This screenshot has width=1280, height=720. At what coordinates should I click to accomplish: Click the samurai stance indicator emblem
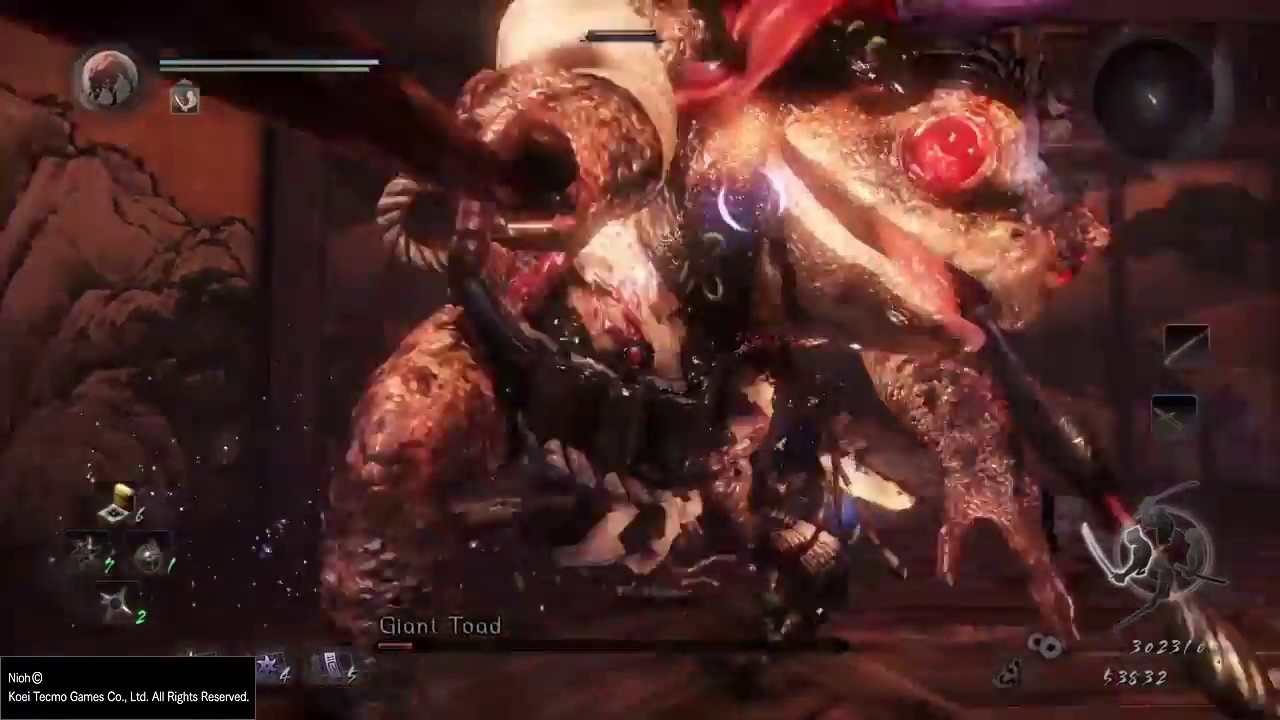[1160, 552]
